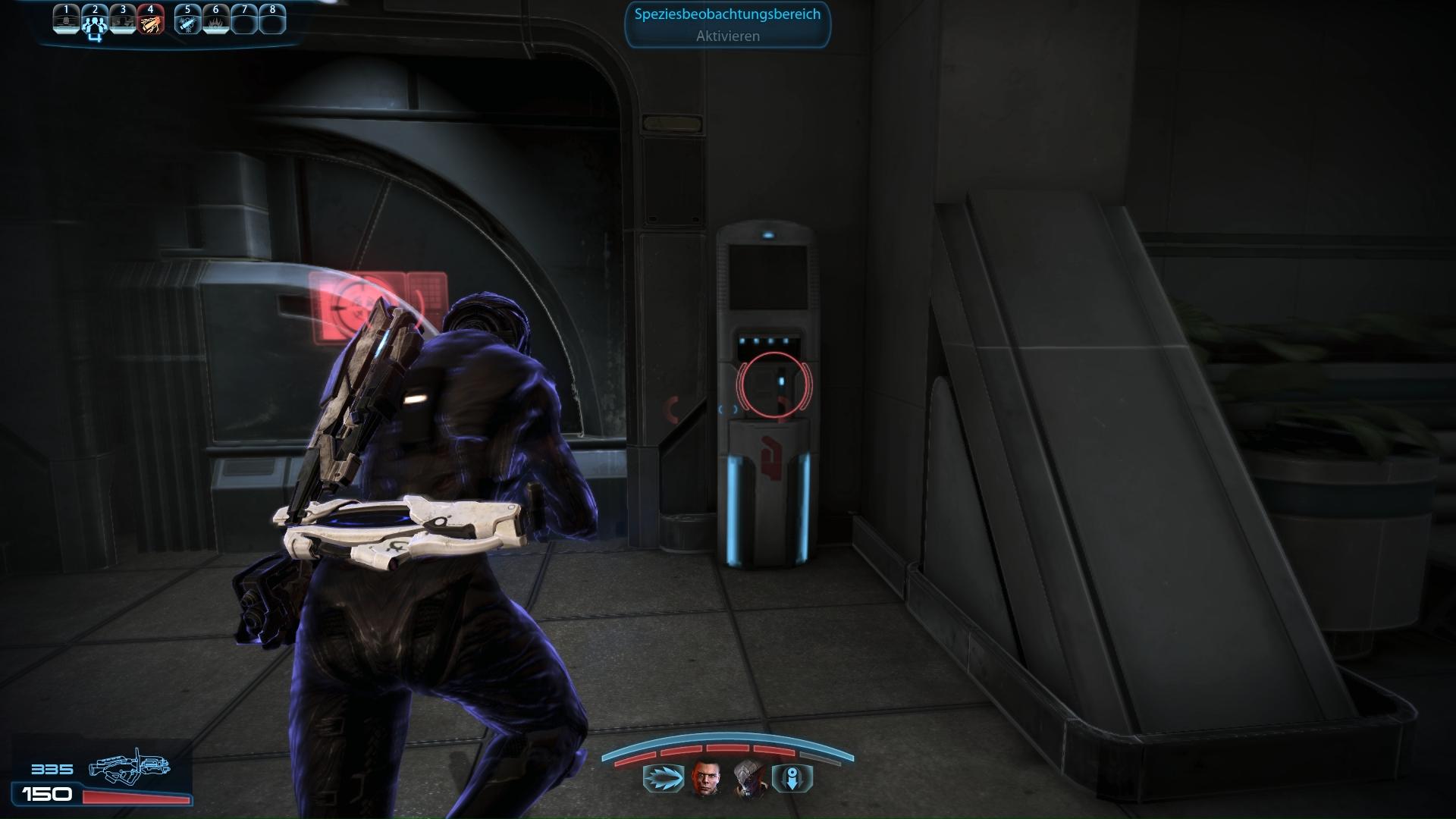Activate the red lightning ammo power
The image size is (1456, 819).
151,20
